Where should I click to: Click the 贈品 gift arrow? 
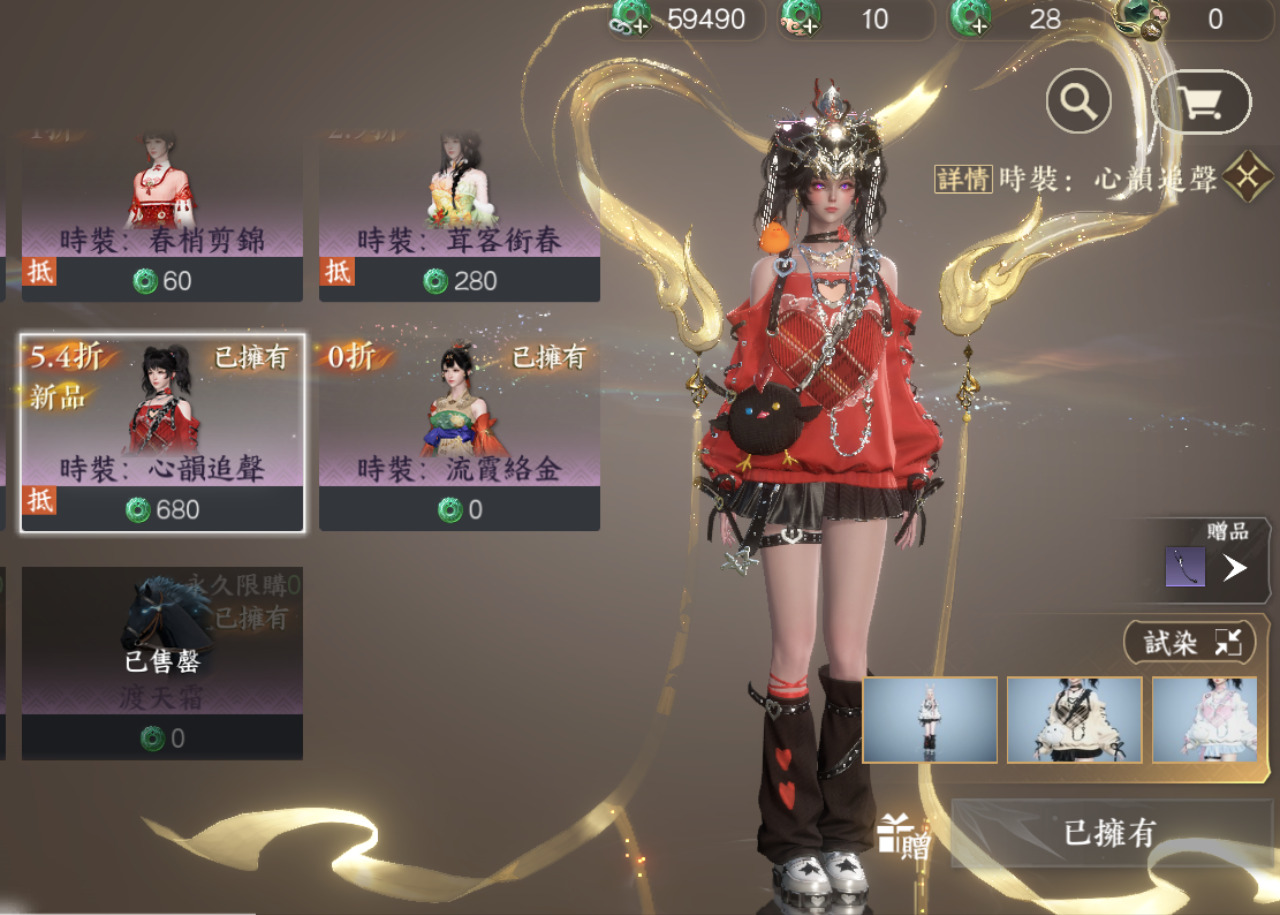pyautogui.click(x=1235, y=568)
